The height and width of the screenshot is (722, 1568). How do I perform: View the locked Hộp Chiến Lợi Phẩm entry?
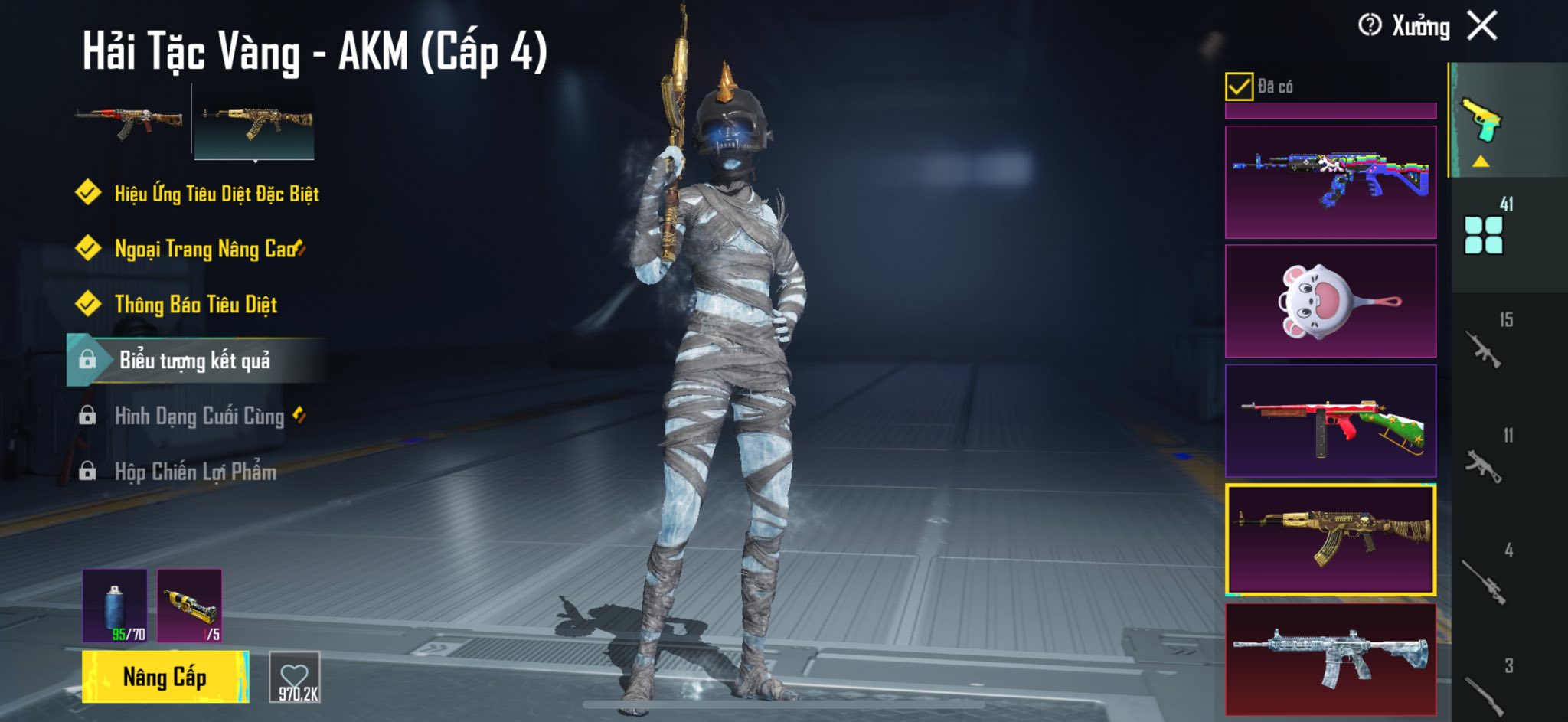(195, 472)
